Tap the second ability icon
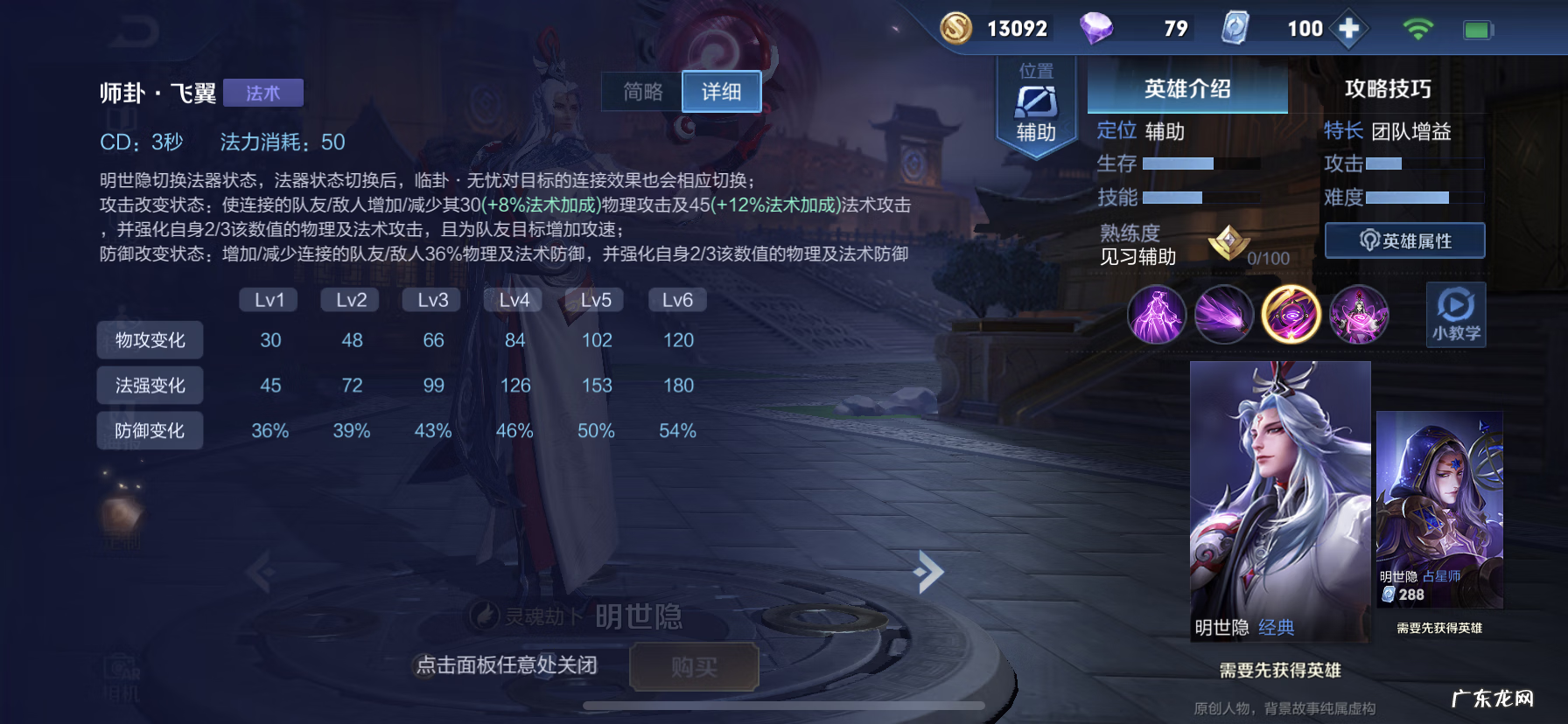The height and width of the screenshot is (724, 1568). tap(1222, 315)
